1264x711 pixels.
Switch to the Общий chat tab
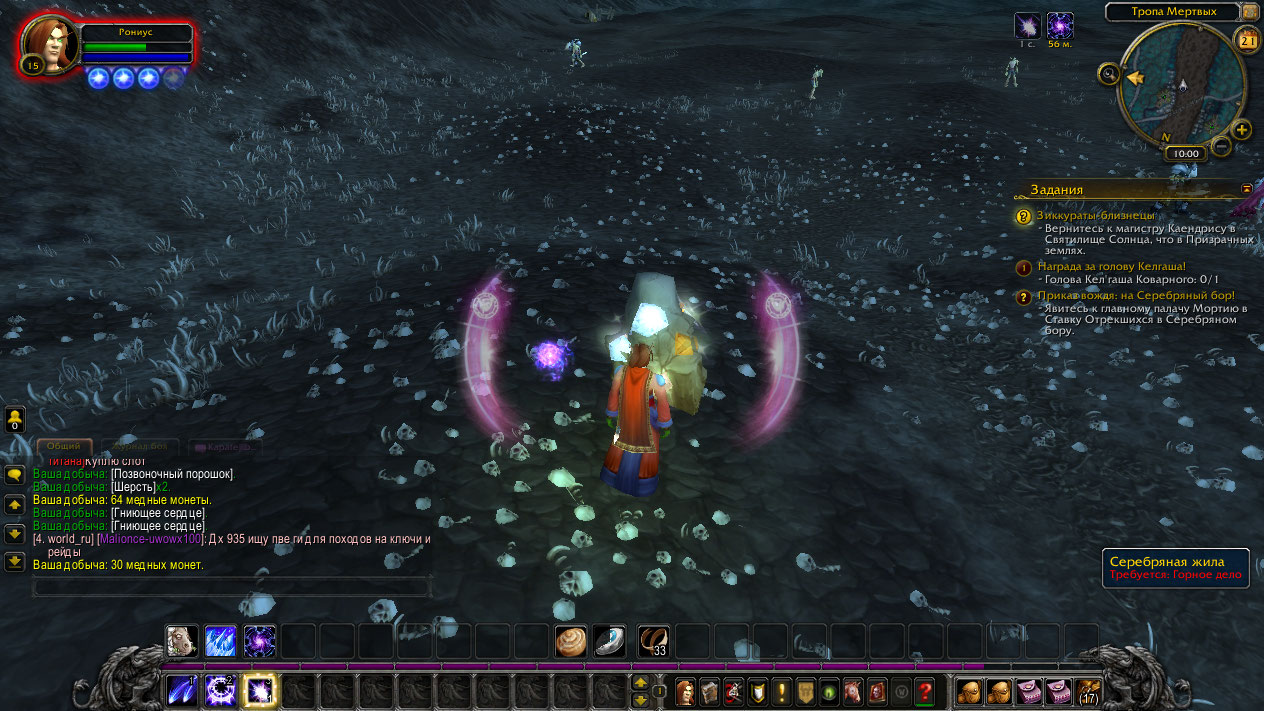click(64, 447)
